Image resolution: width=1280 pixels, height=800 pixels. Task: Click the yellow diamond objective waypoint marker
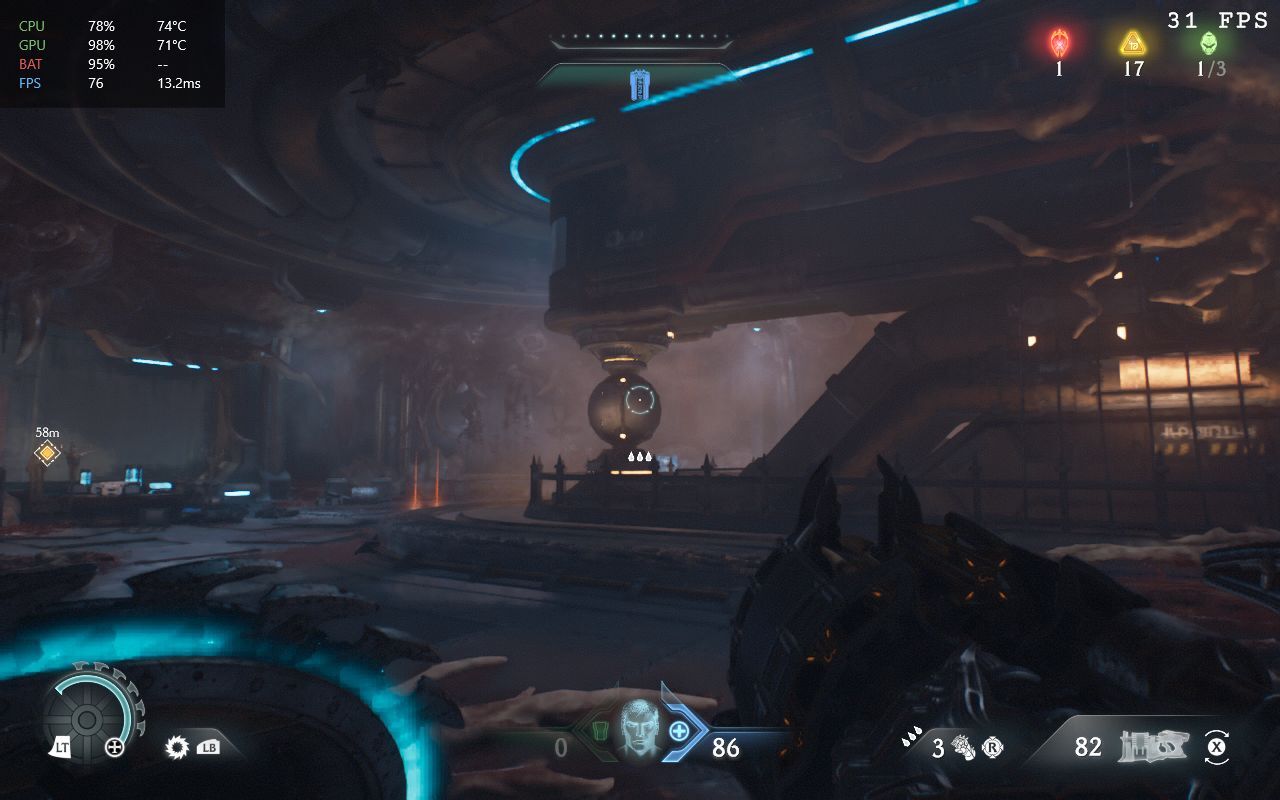point(47,454)
